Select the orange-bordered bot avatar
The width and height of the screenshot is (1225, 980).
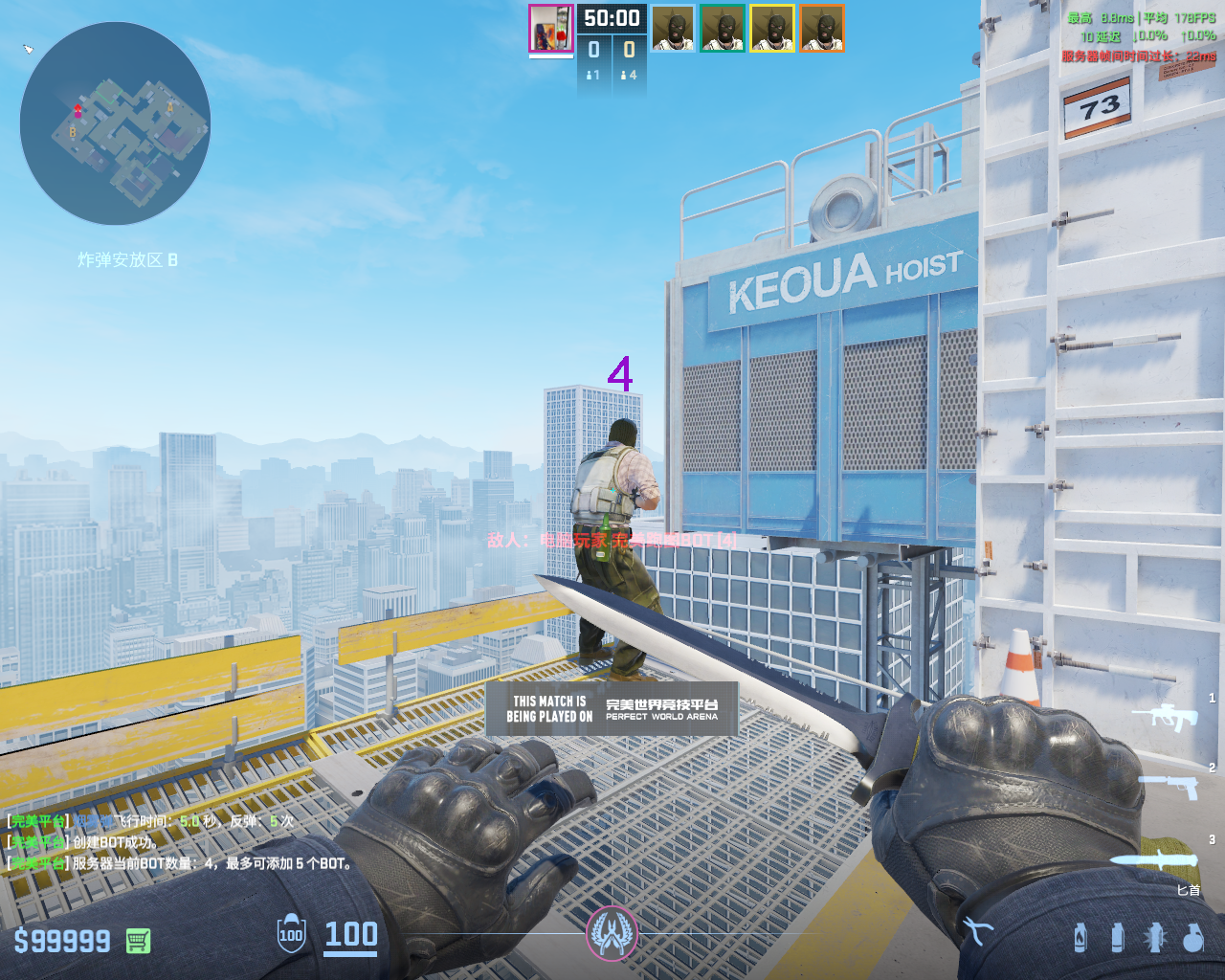[822, 29]
